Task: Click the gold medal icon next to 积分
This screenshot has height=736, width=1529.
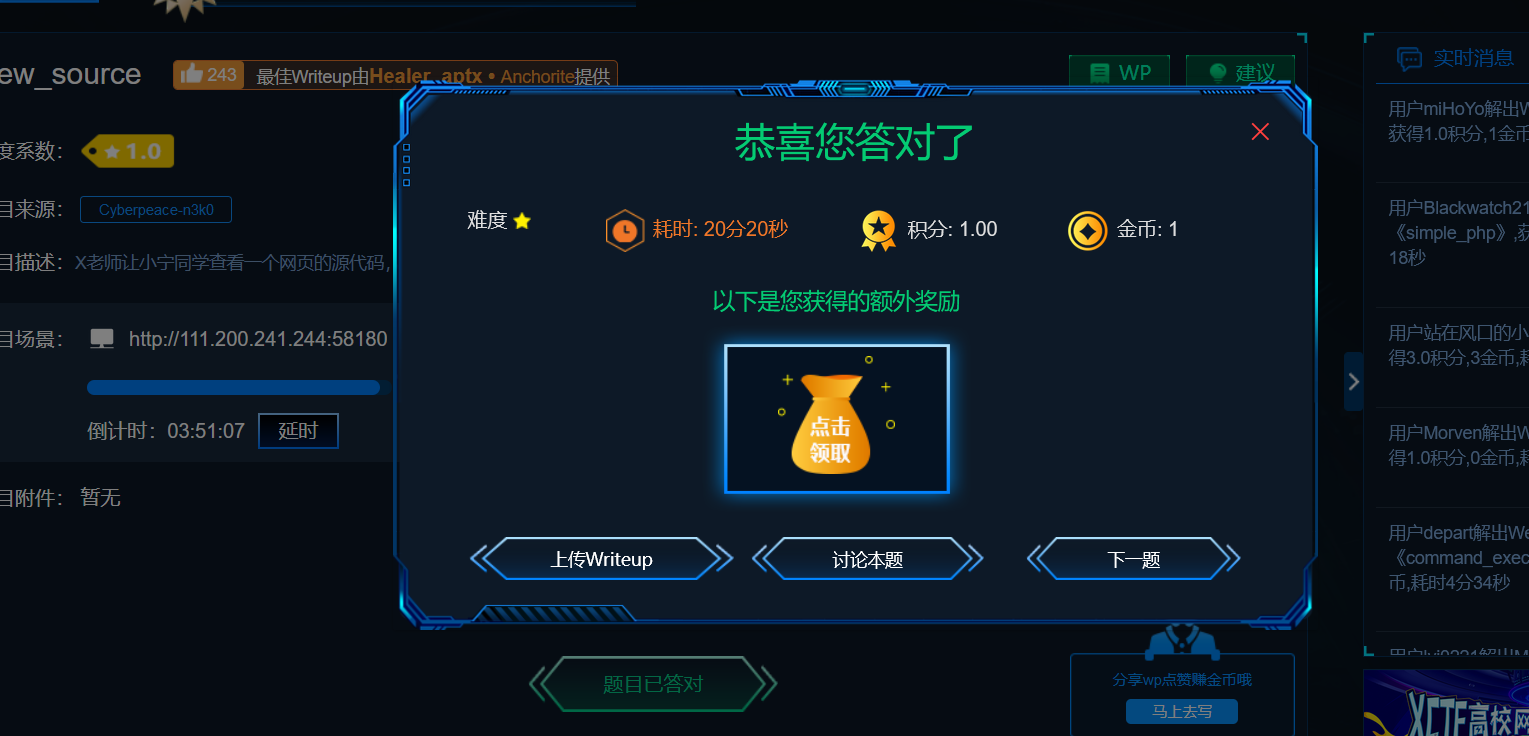Action: tap(877, 229)
